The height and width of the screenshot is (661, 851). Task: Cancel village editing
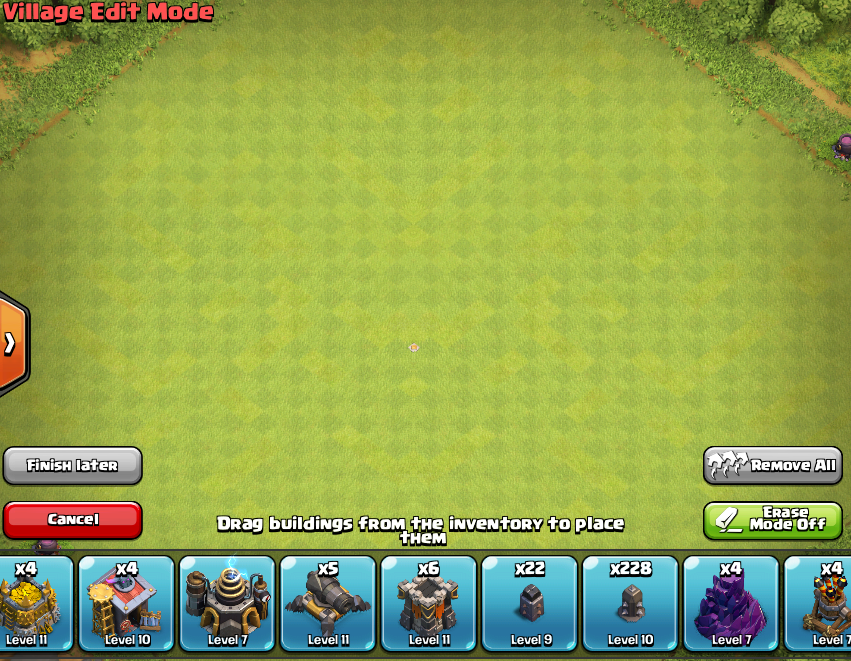pyautogui.click(x=72, y=520)
